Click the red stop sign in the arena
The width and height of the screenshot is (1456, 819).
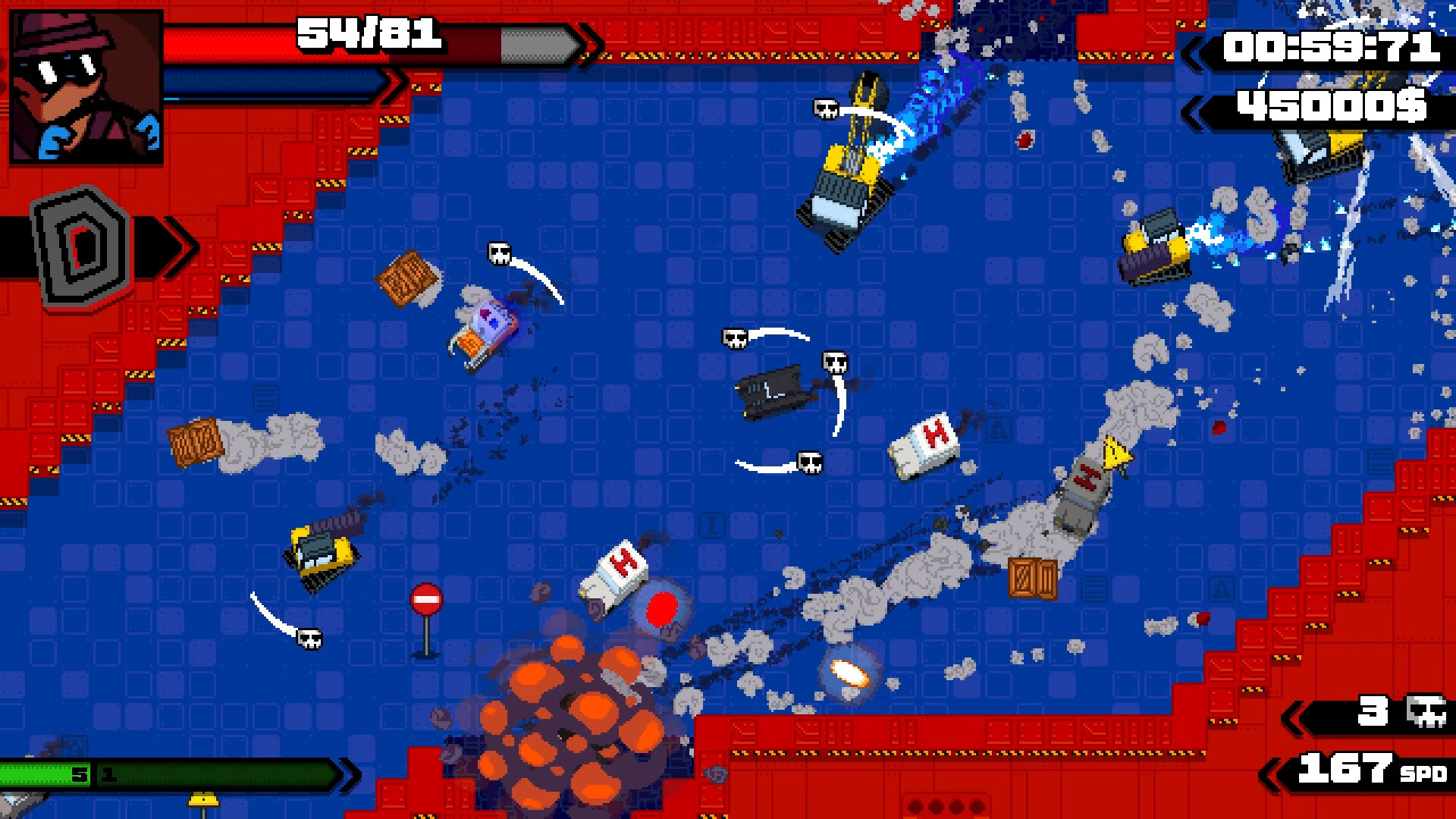[425, 599]
